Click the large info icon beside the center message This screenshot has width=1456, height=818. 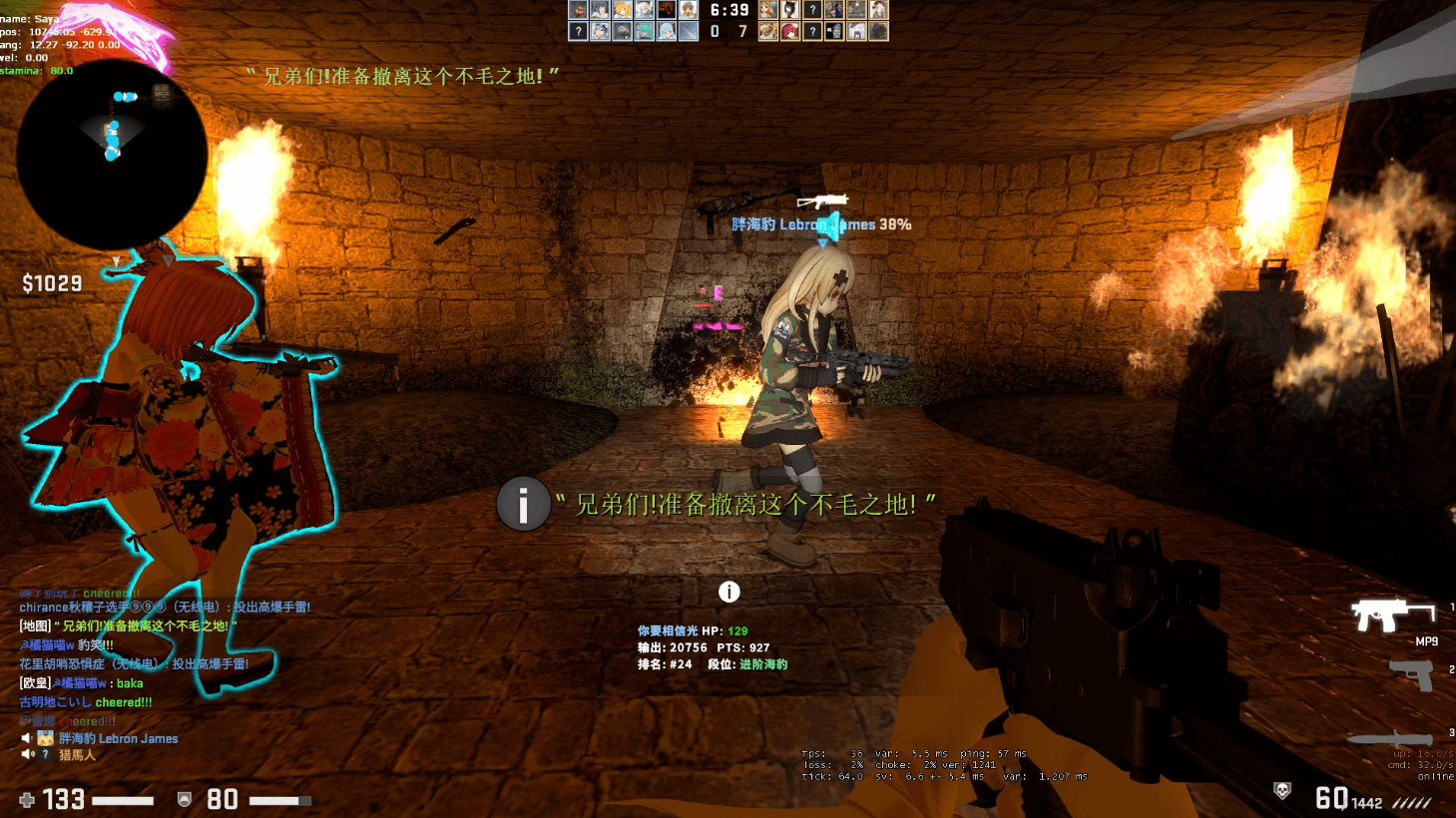[x=524, y=504]
